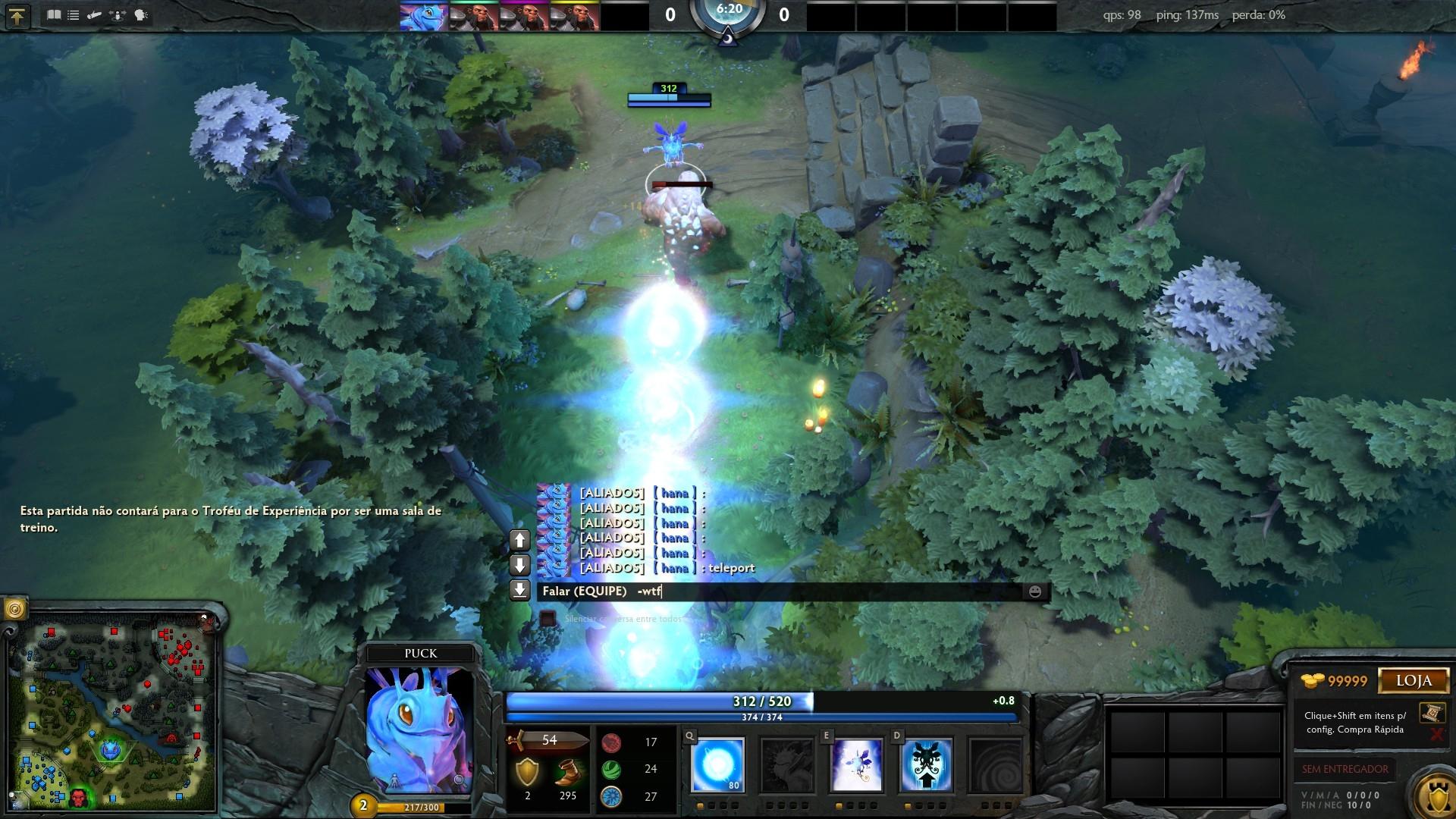Enable 'Silenciar conversa entre todos' checkbox
The width and height of the screenshot is (1456, 819).
pyautogui.click(x=548, y=620)
